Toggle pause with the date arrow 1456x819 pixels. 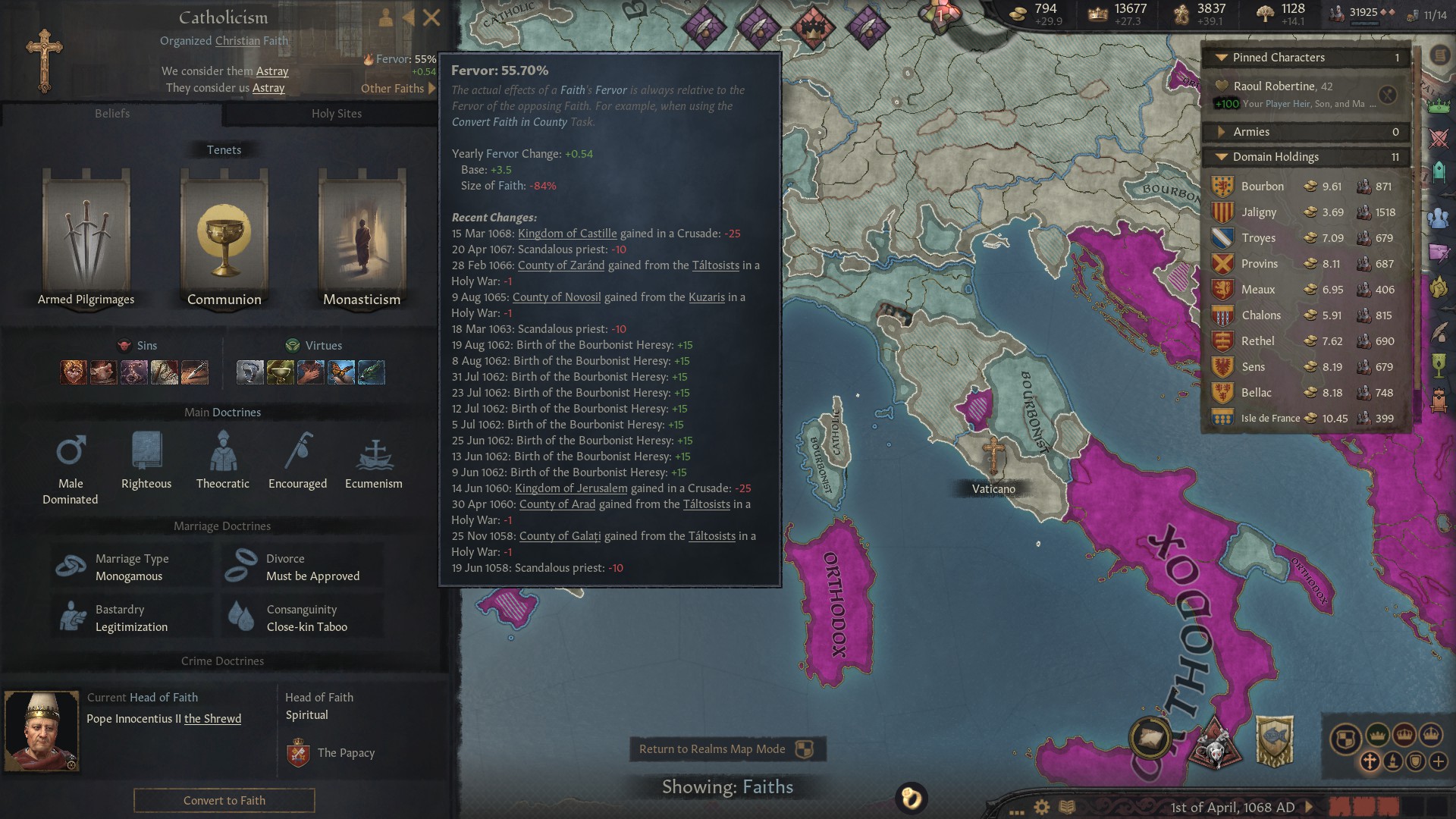coord(1309,806)
